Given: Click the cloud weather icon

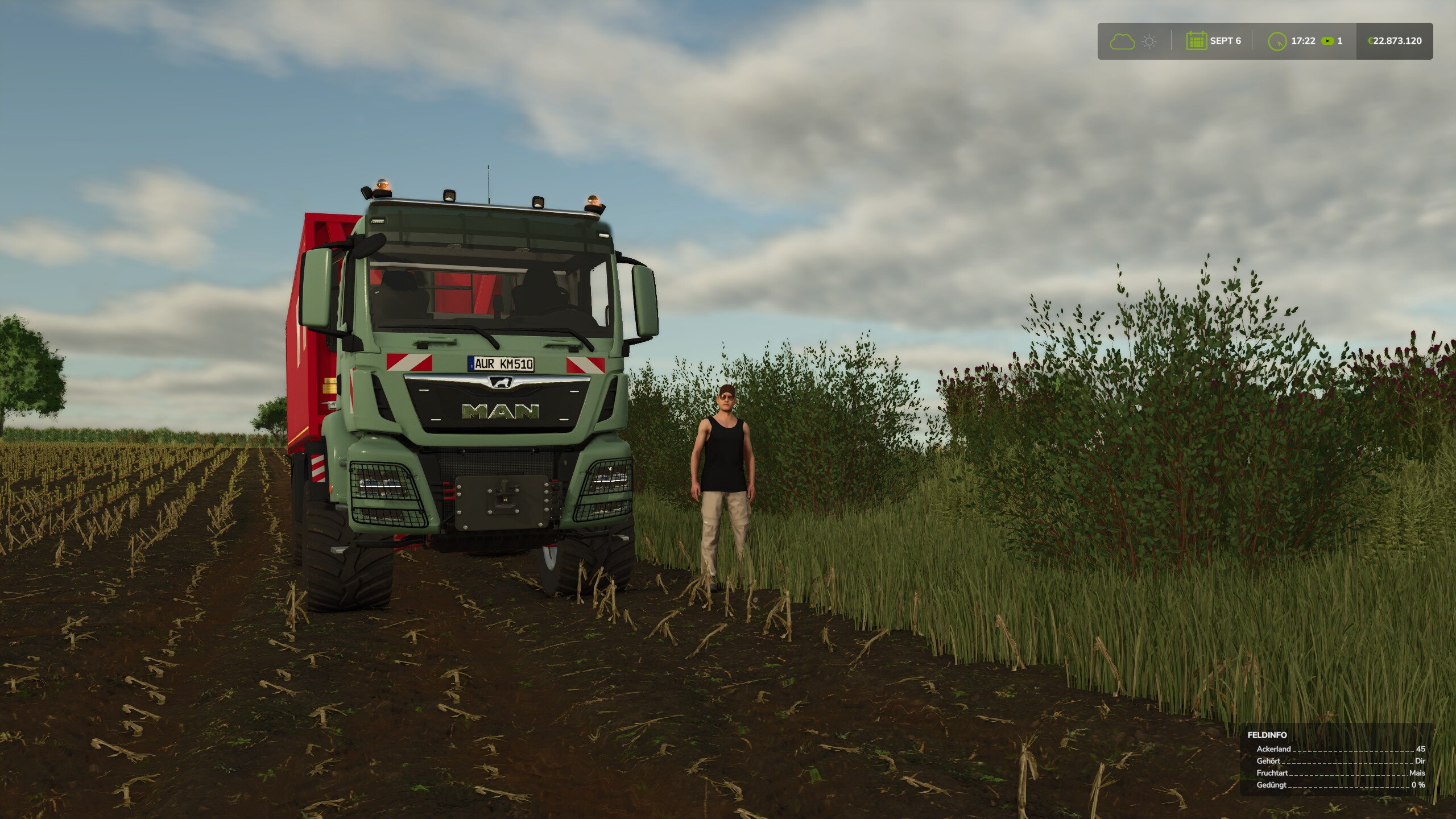Looking at the screenshot, I should [x=1122, y=42].
